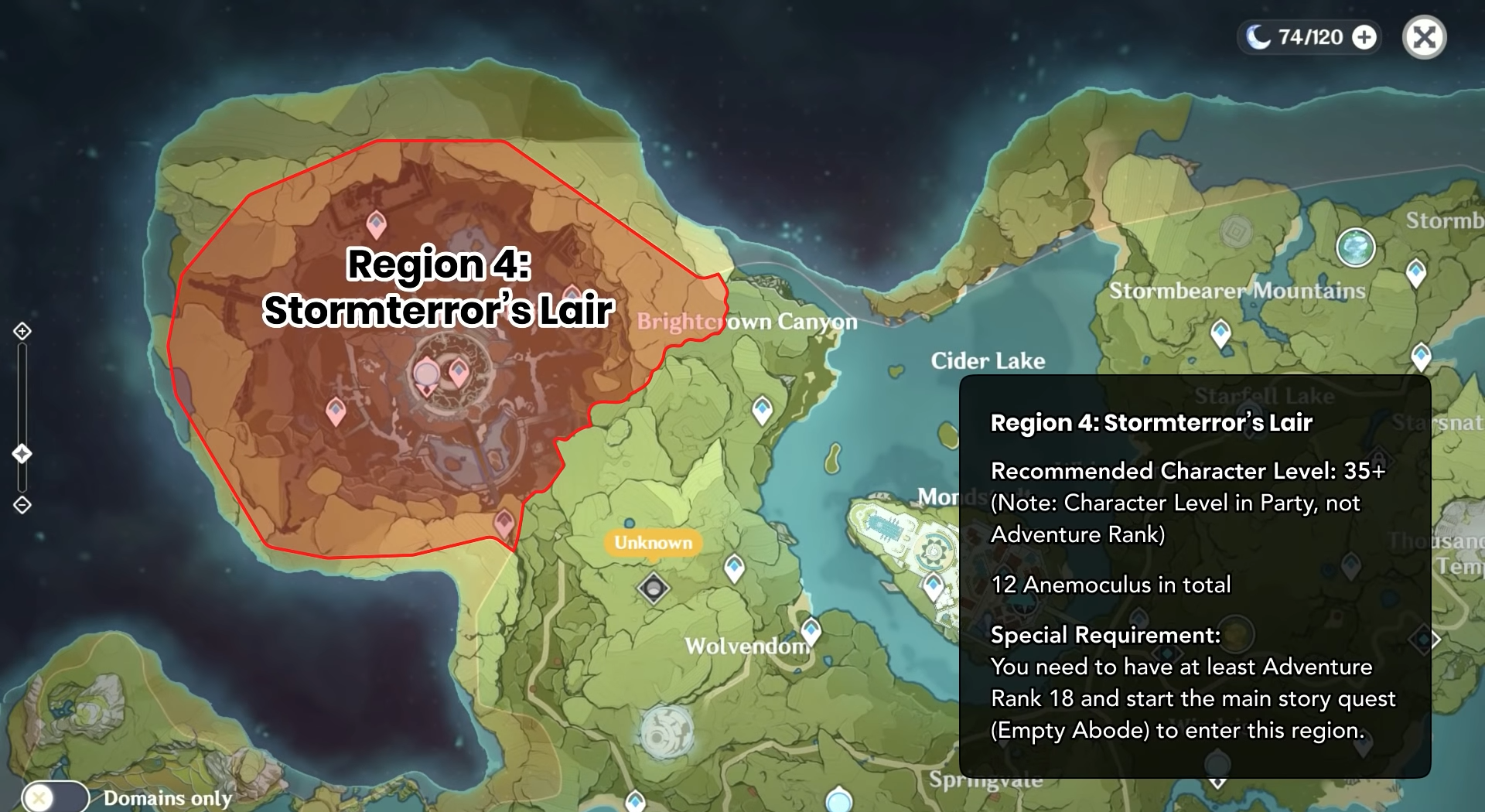
Task: Select the round statue marker in Stormterror's Lair centre
Action: coord(426,374)
